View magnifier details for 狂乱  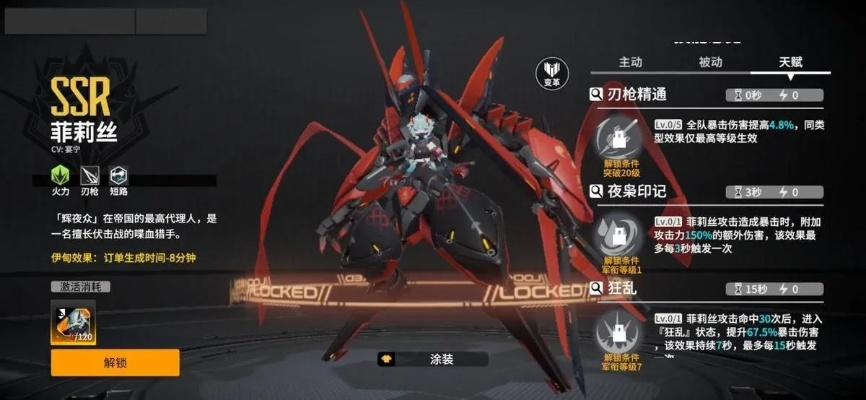596,288
